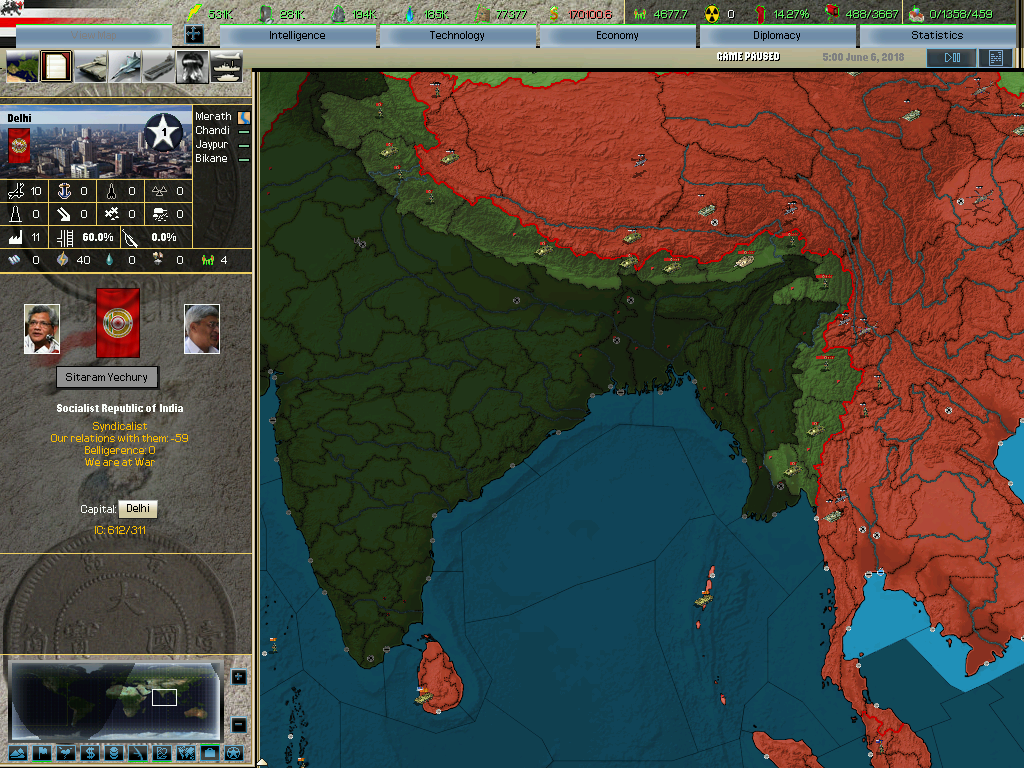1024x768 pixels.
Task: Select the fighter jet air units icon
Action: (x=125, y=67)
